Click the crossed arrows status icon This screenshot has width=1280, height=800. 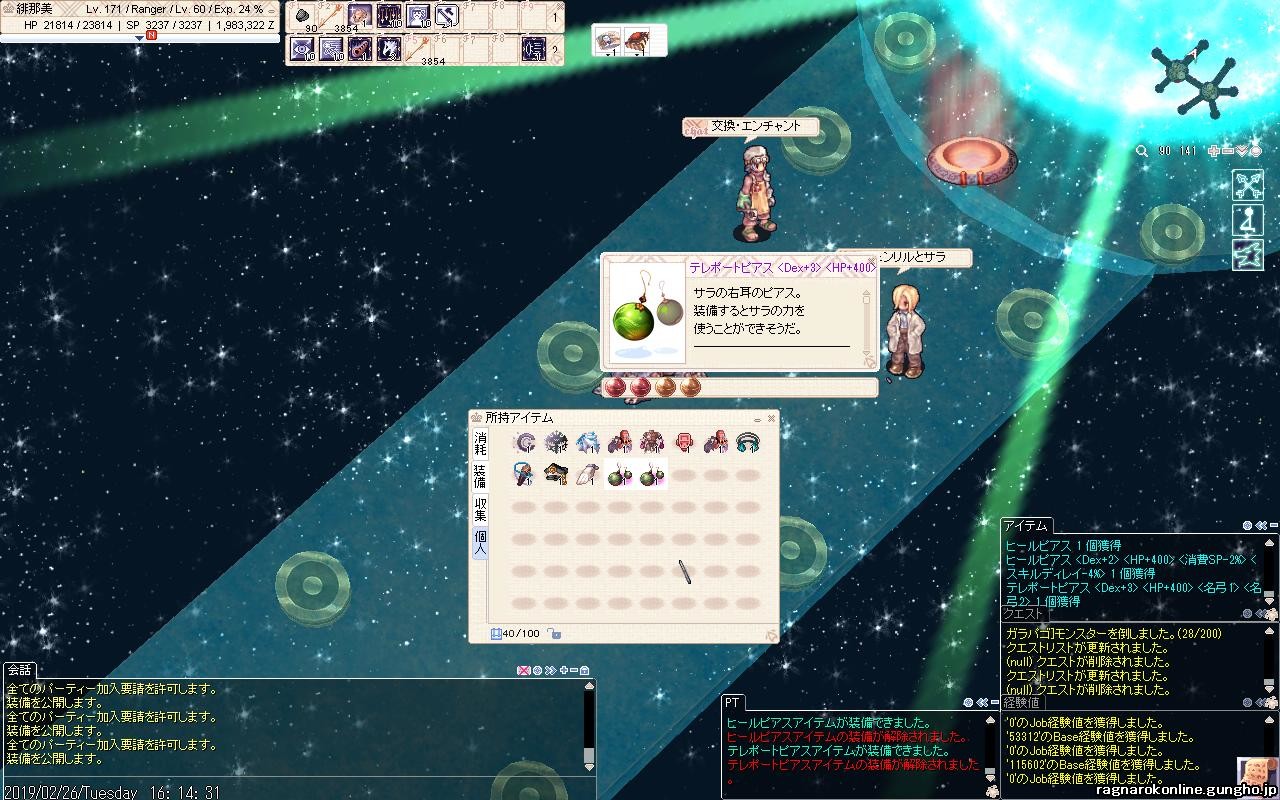[1248, 185]
